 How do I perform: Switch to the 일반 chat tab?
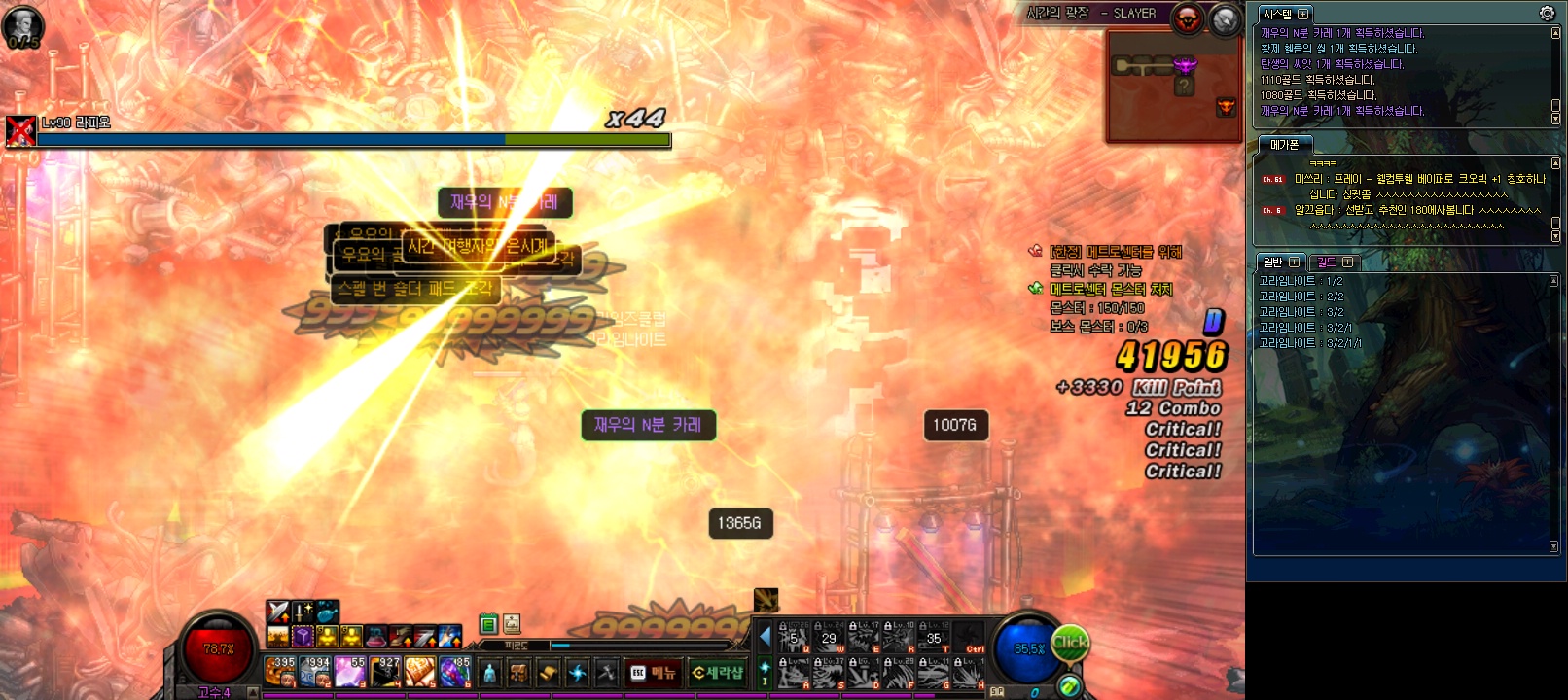click(x=1279, y=262)
